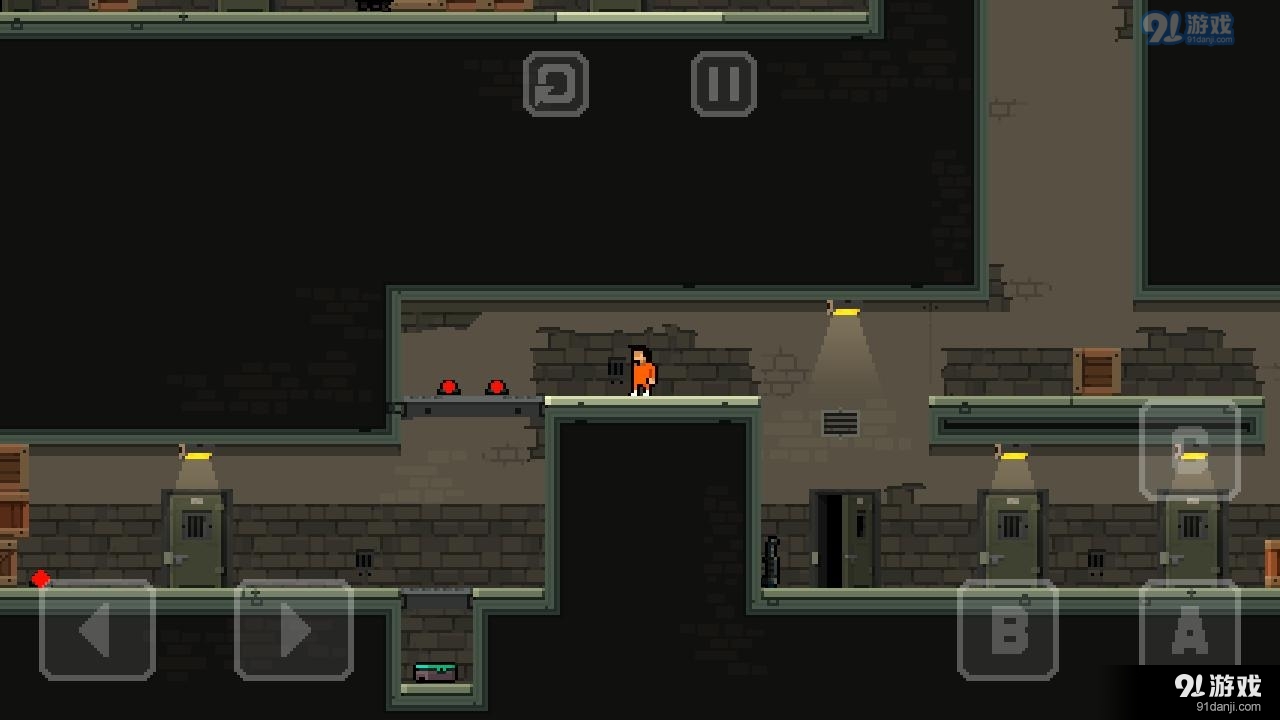Tap the A action button
This screenshot has height=720, width=1280.
pyautogui.click(x=1189, y=631)
